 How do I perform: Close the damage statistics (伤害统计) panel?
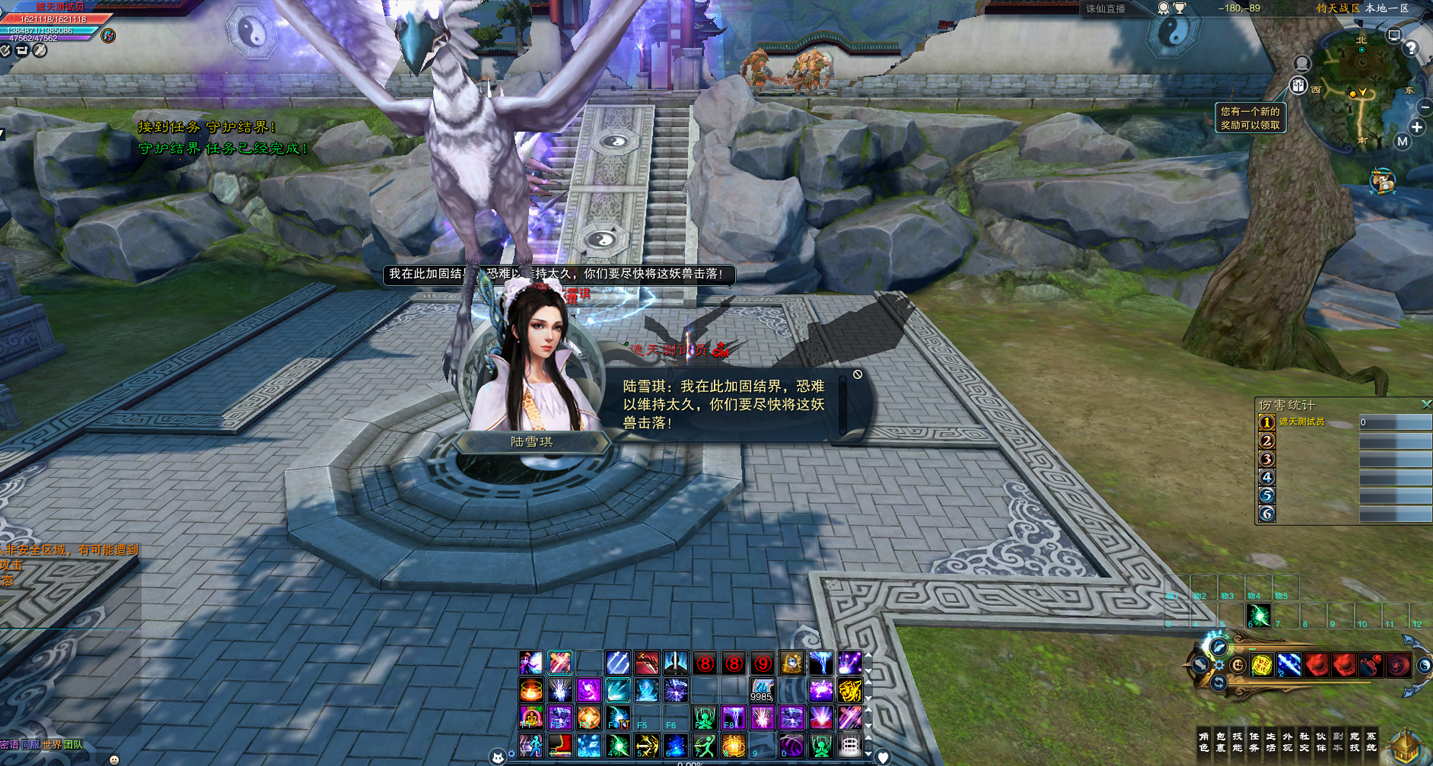coord(1425,404)
